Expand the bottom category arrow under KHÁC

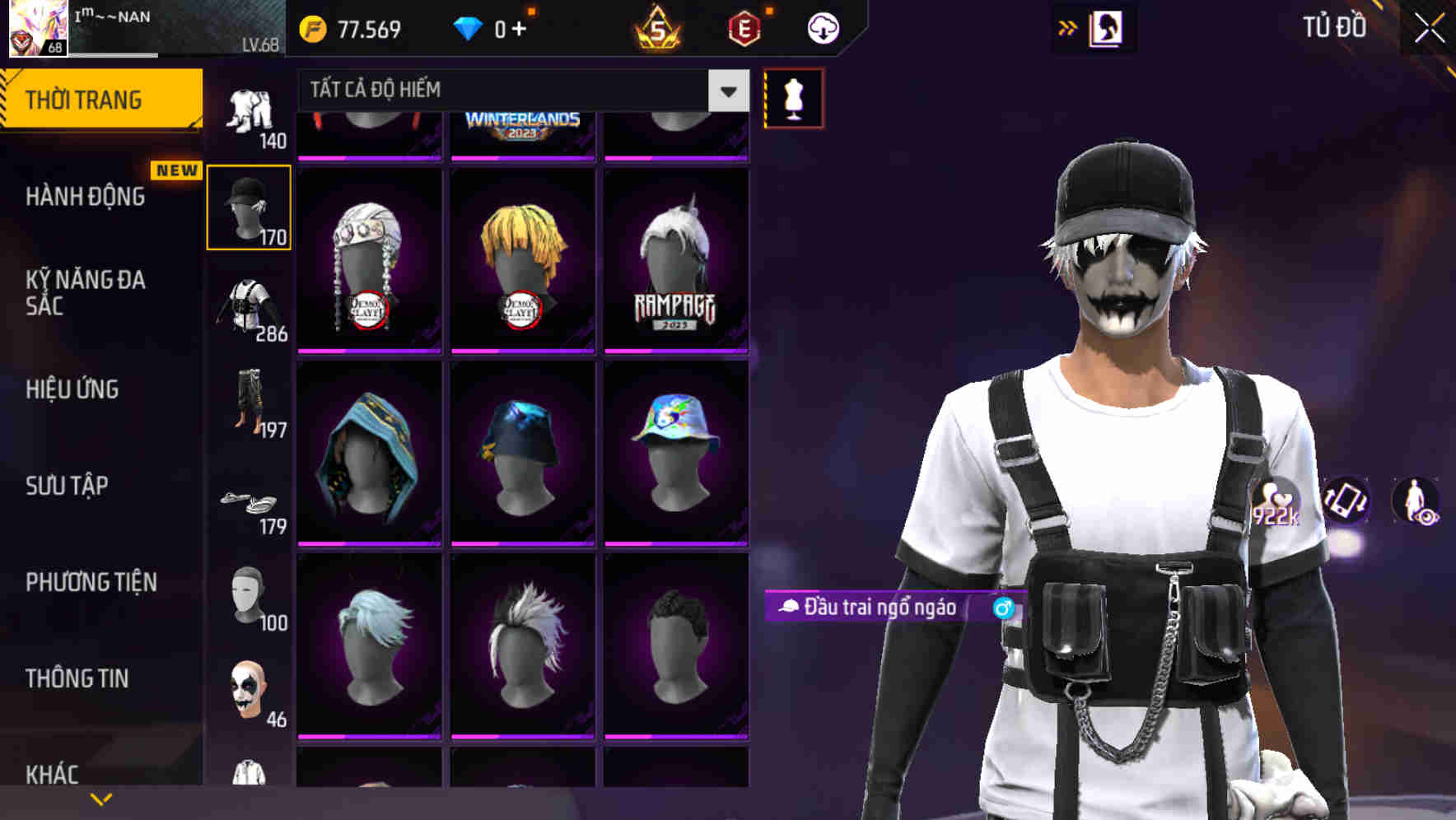[x=101, y=798]
